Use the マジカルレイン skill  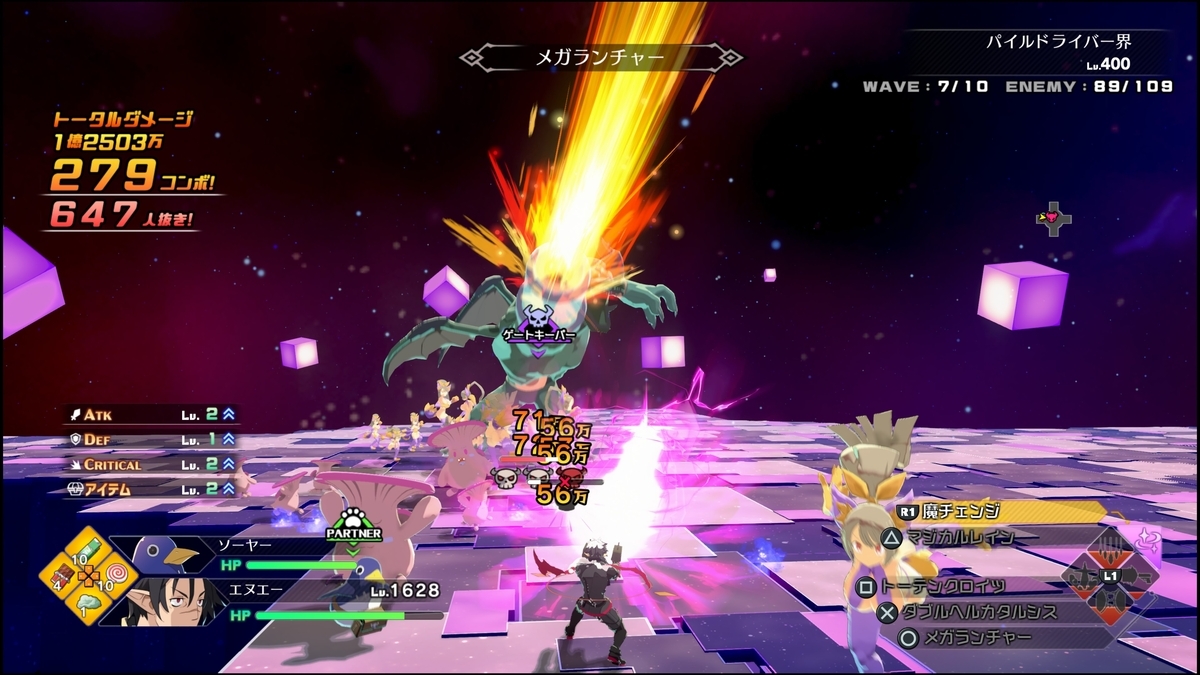click(960, 537)
